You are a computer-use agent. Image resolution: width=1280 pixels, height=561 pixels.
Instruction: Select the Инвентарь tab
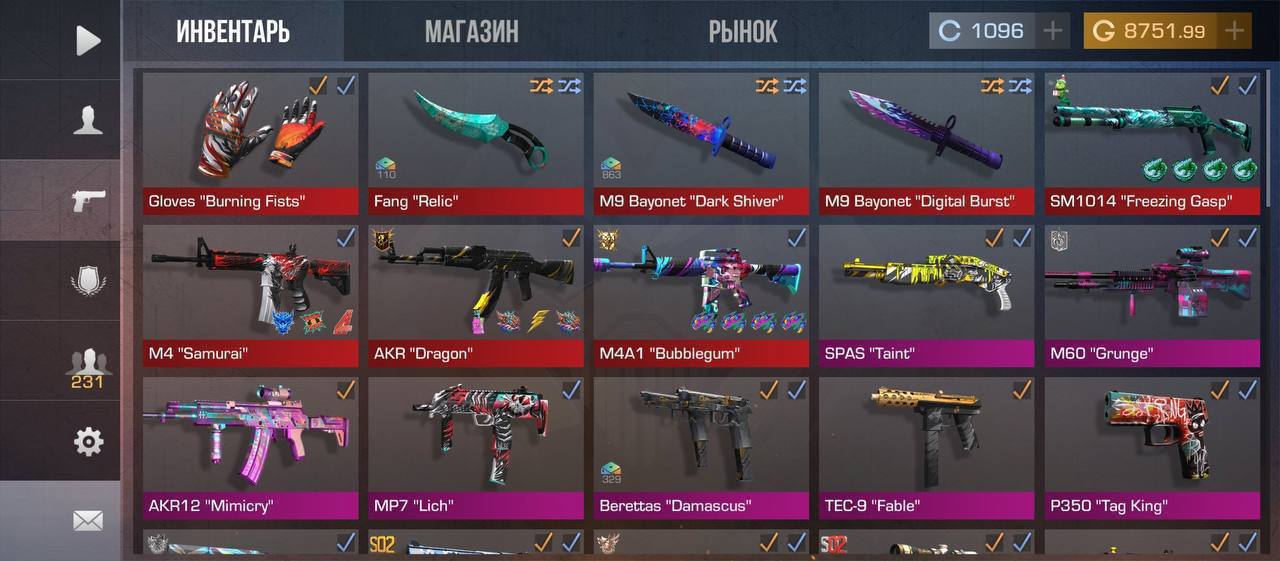click(233, 32)
